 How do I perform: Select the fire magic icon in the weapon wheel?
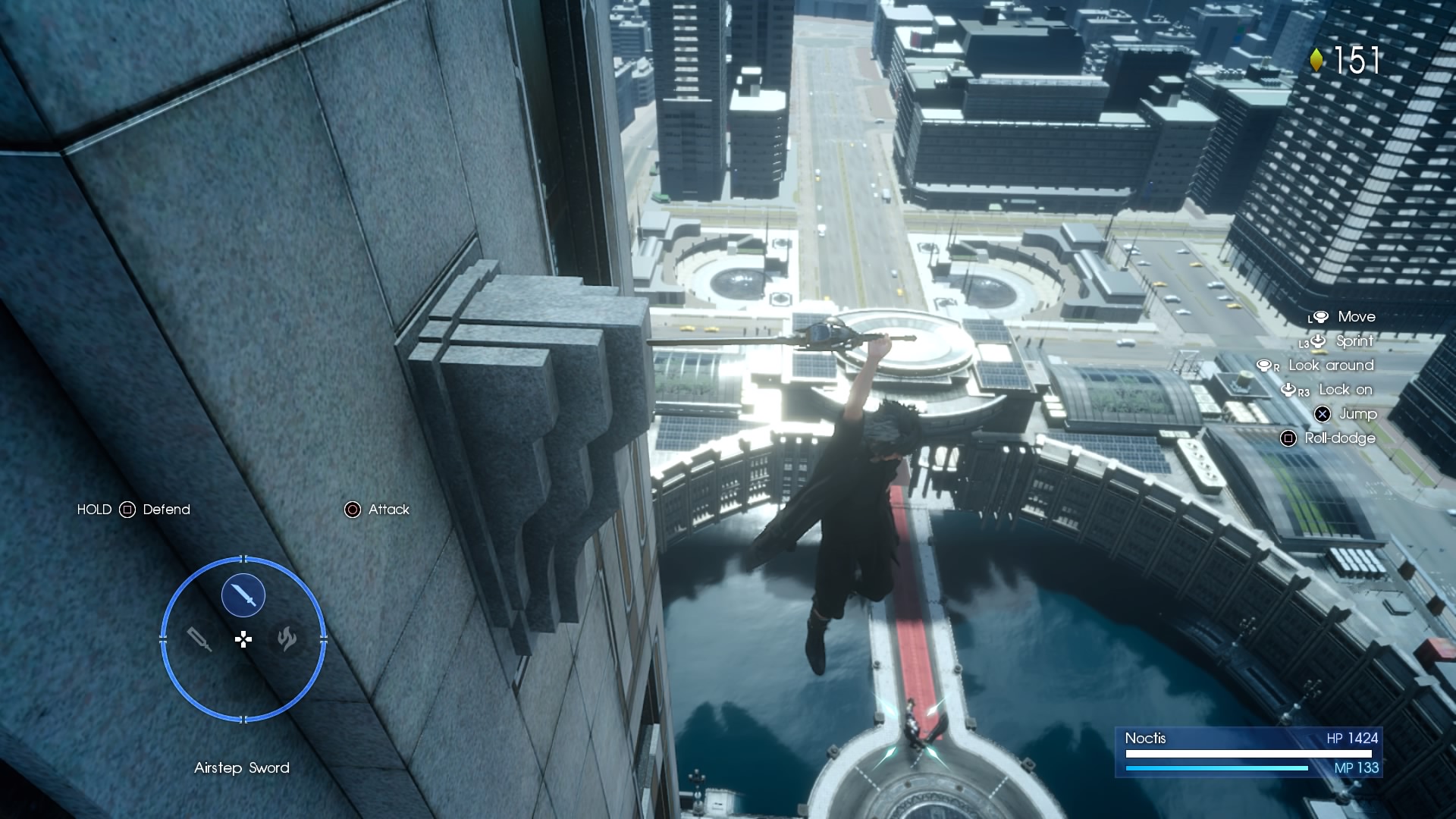[x=287, y=639]
